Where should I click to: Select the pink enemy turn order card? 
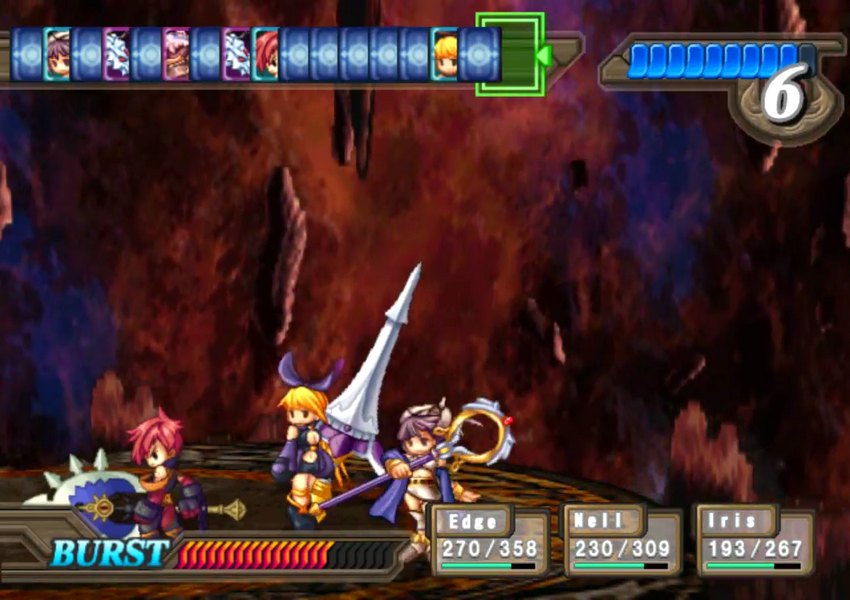(x=176, y=54)
